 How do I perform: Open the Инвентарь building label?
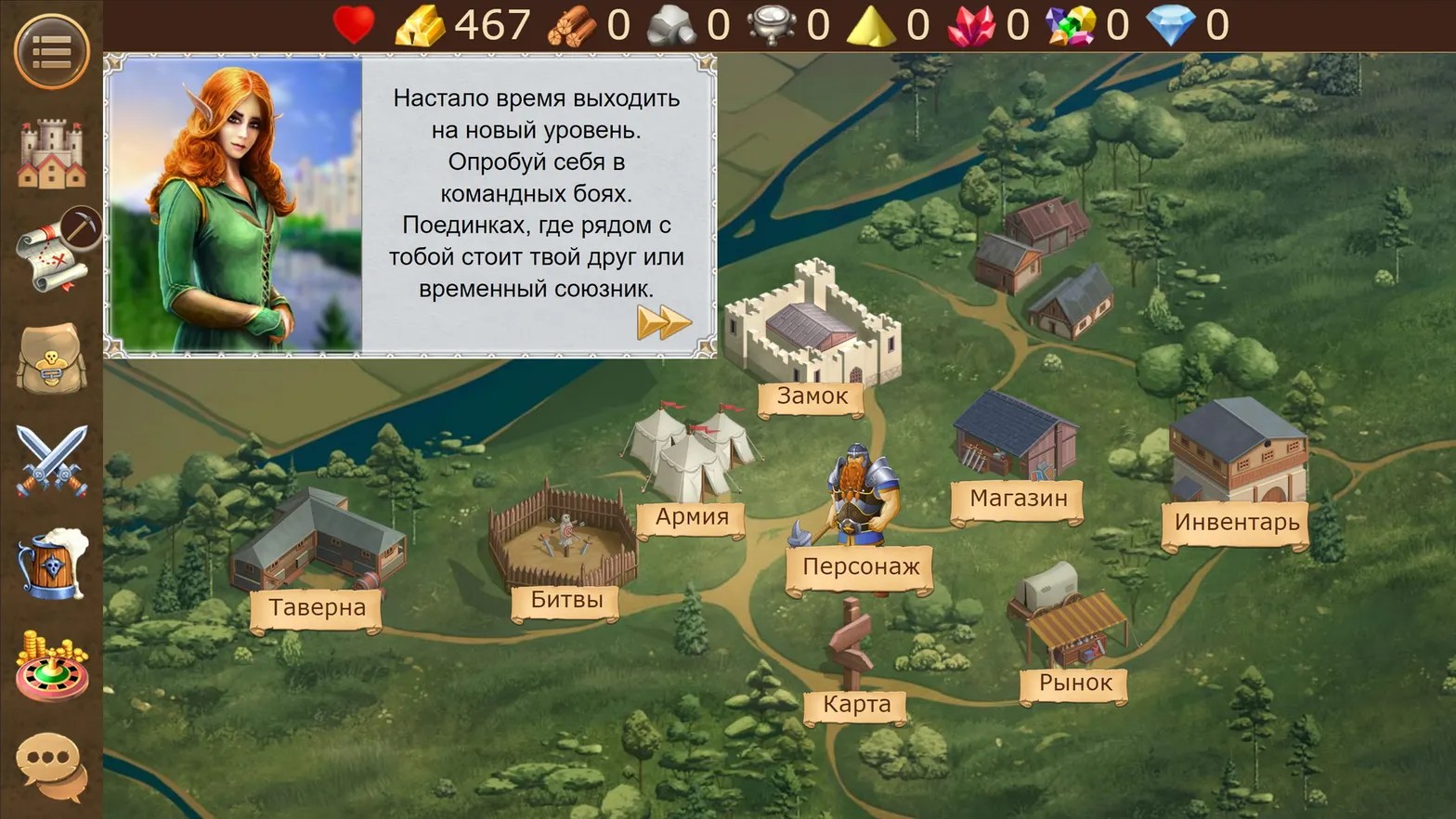[x=1236, y=522]
